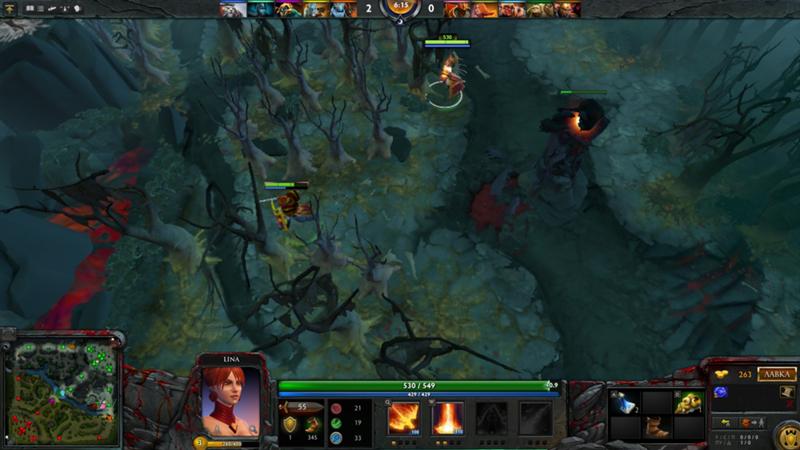800x450 pixels.
Task: Cast Lina's Dragon Slave ability
Action: pos(403,417)
